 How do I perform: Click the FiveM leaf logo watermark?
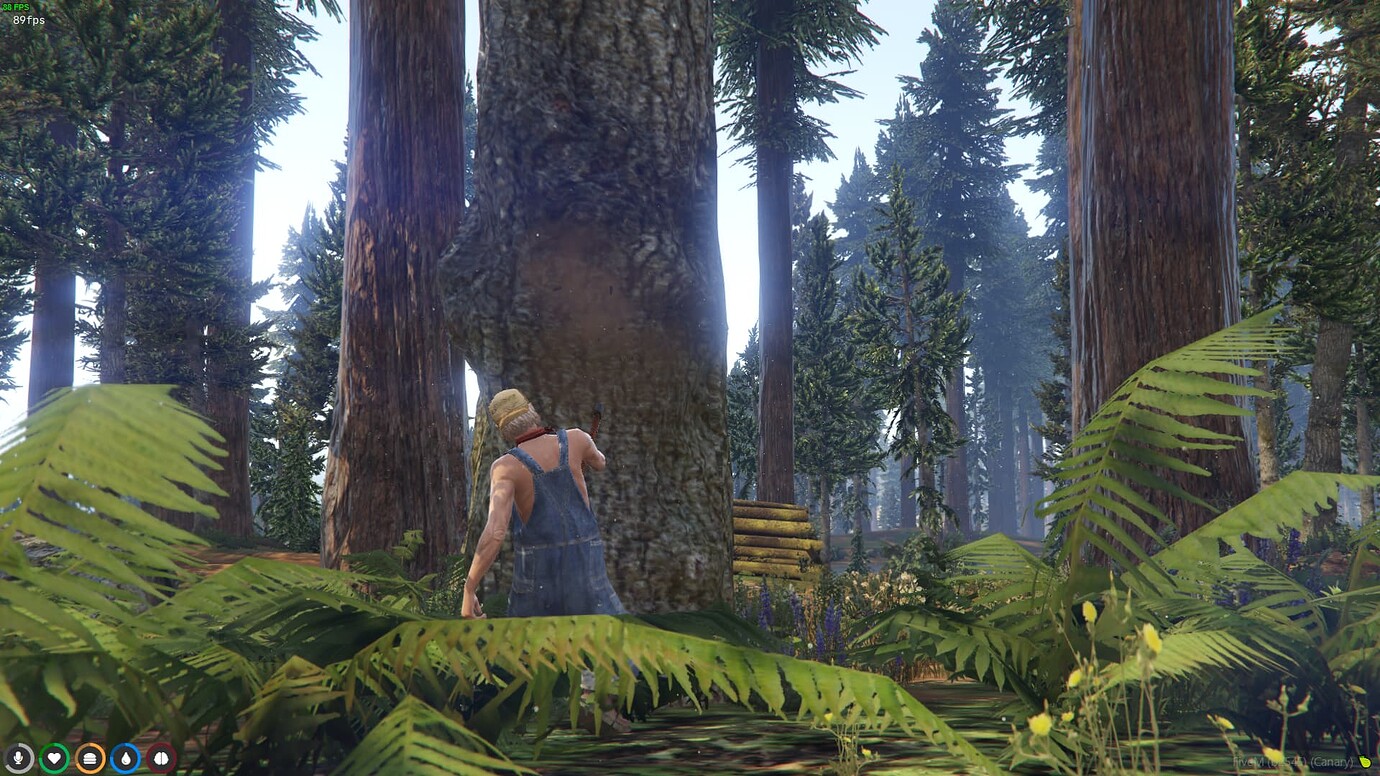[x=1365, y=761]
